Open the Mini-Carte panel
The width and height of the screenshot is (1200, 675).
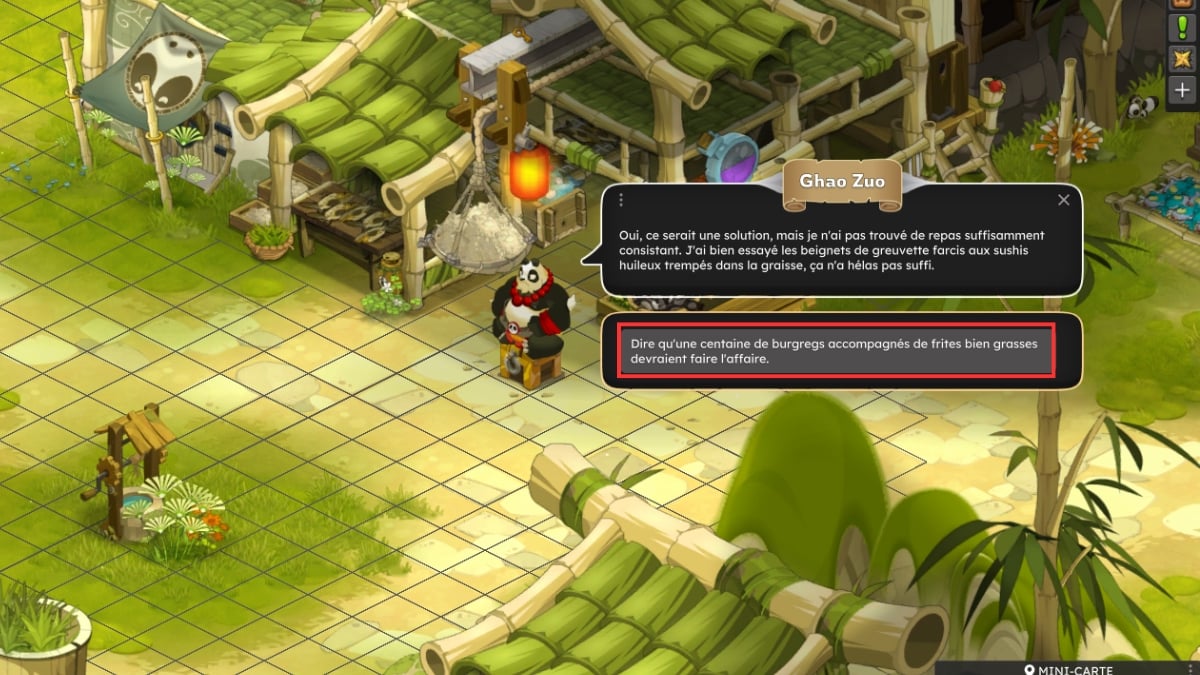tap(1068, 669)
